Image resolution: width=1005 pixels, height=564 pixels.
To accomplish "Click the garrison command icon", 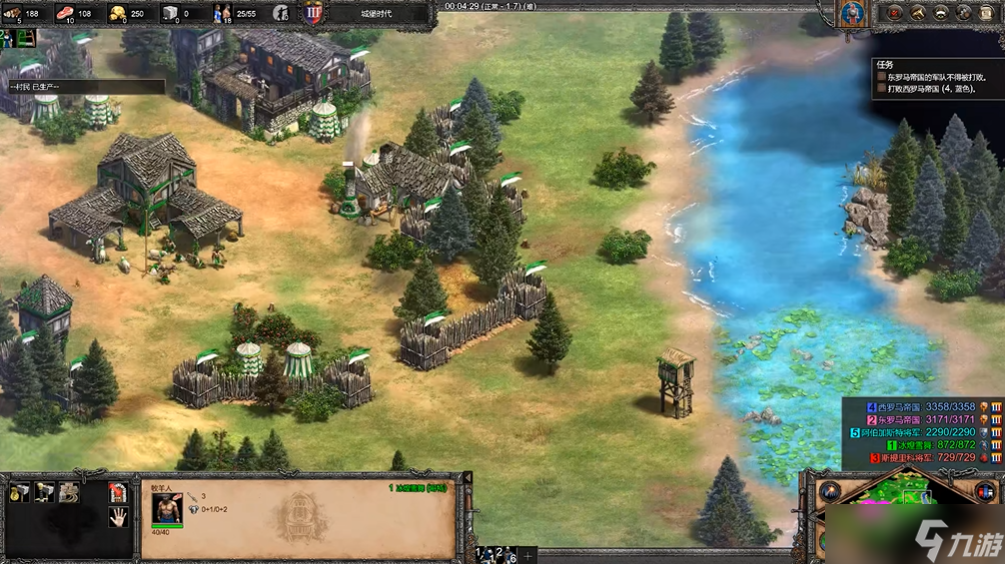I will [x=118, y=492].
